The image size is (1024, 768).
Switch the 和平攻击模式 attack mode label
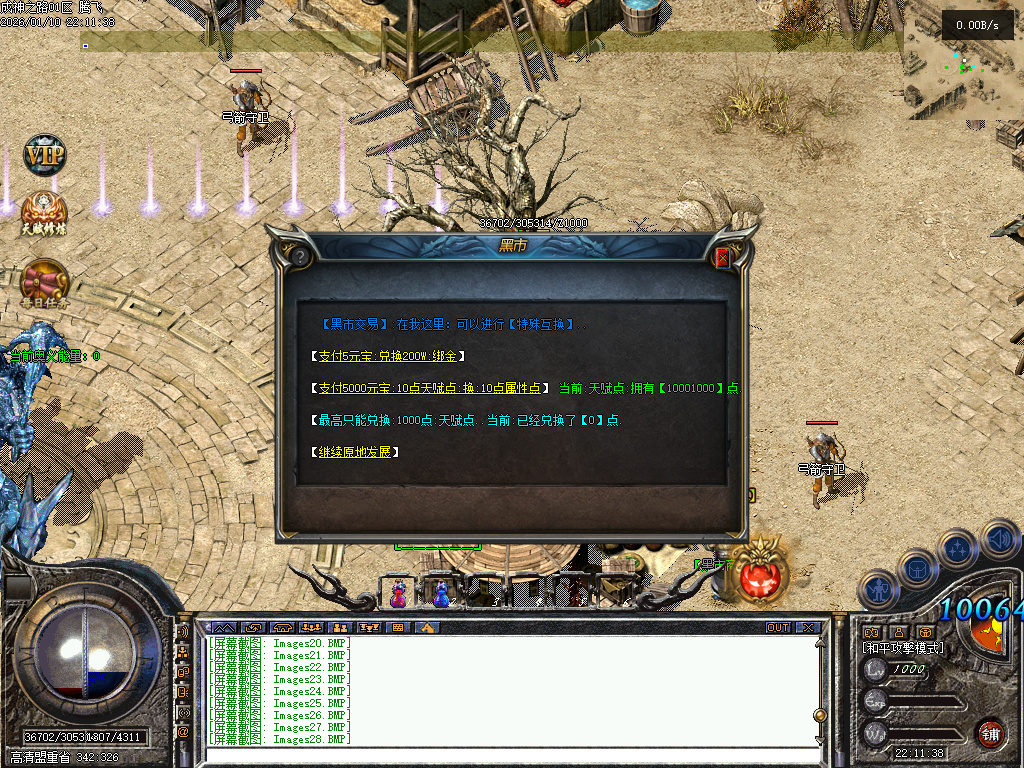(904, 648)
